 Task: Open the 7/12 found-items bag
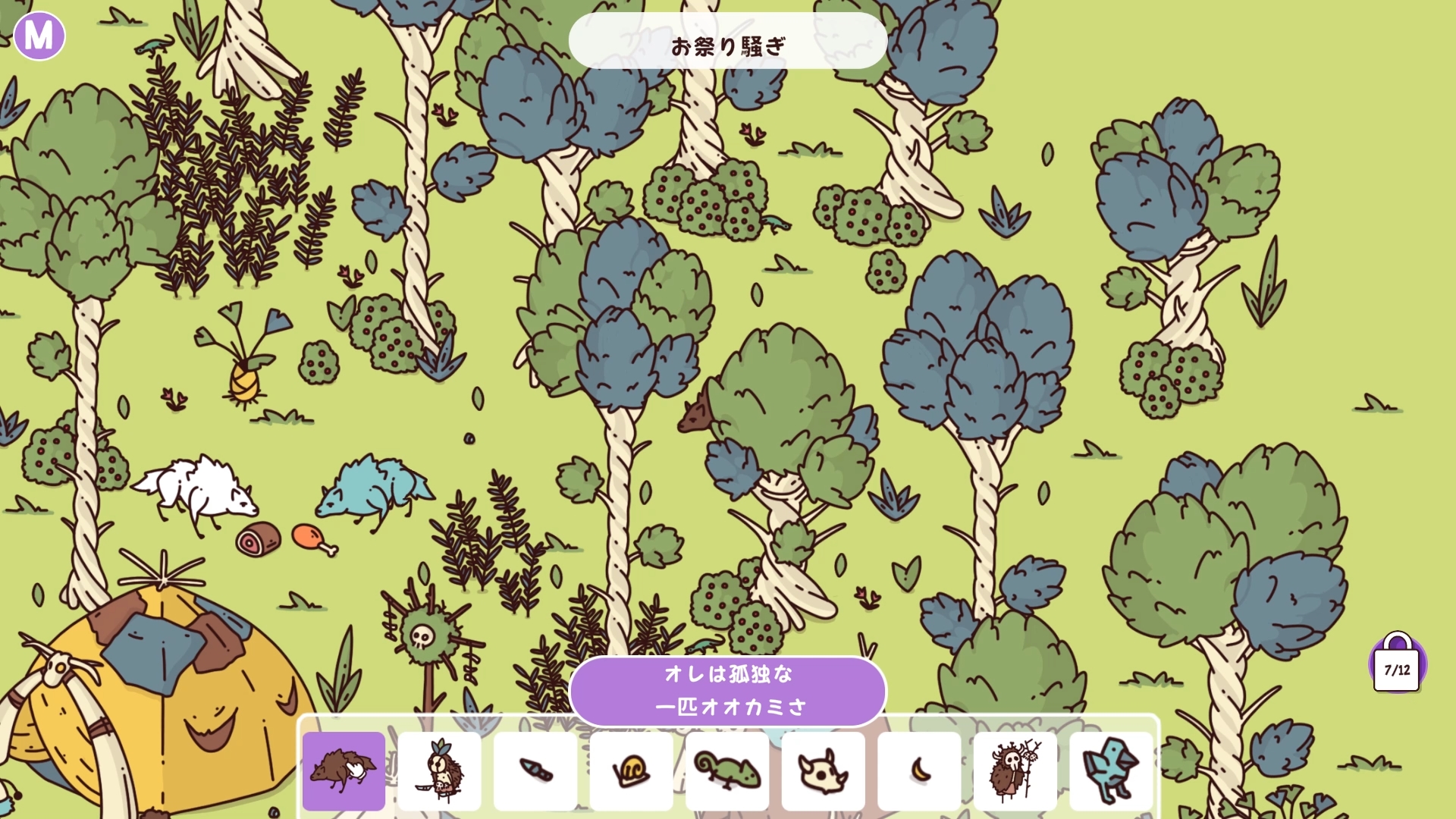coord(1397,666)
